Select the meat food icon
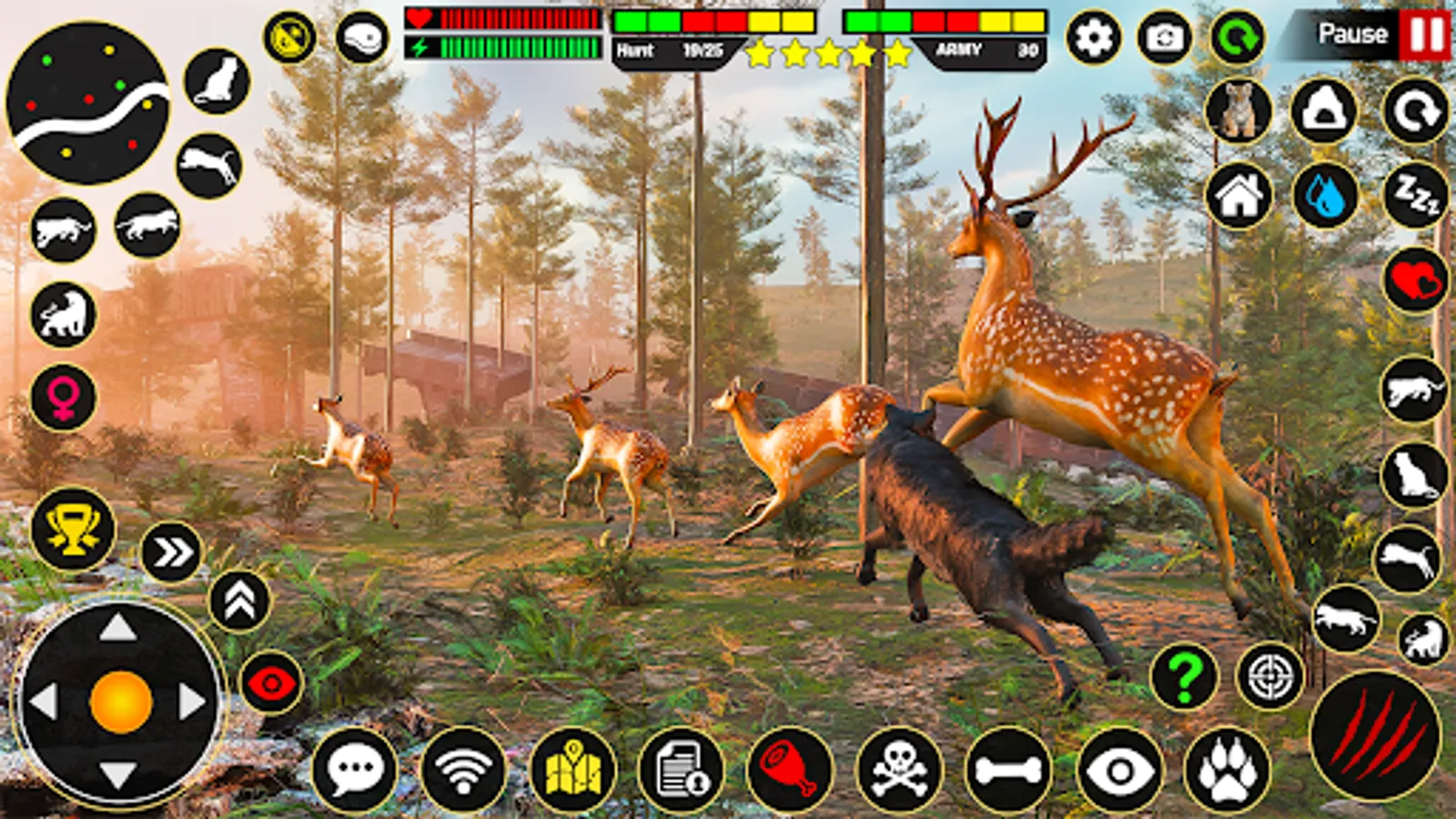This screenshot has width=1456, height=819. [784, 767]
